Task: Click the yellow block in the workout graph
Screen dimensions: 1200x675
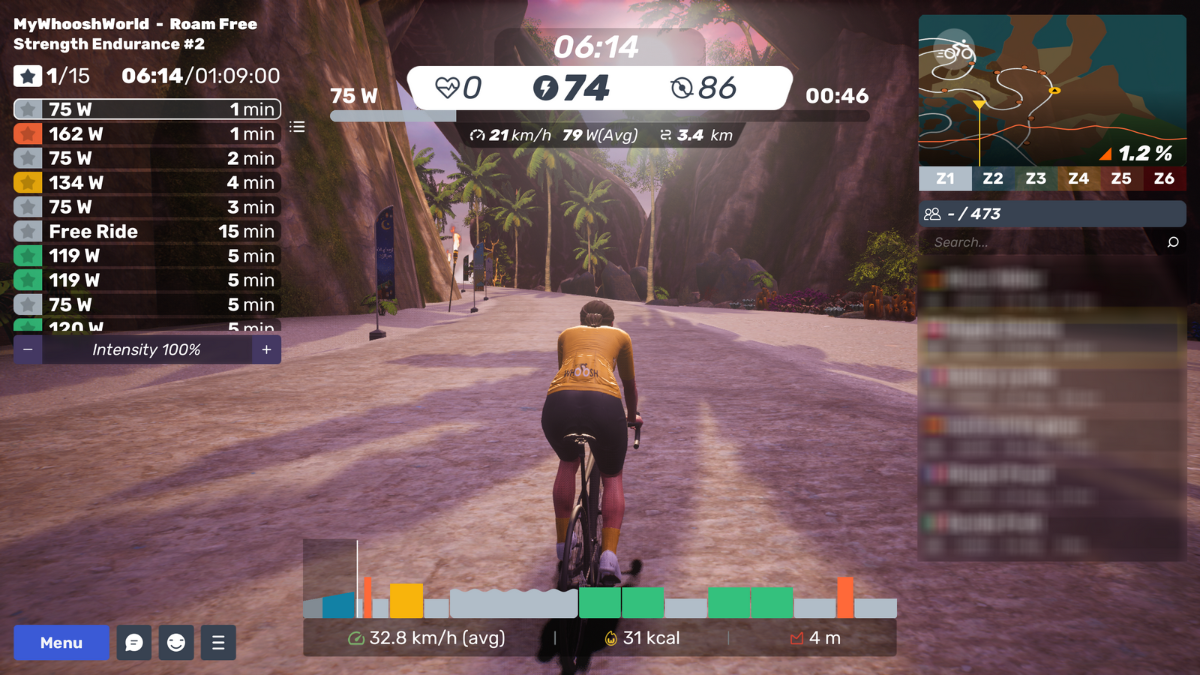Action: [x=406, y=601]
